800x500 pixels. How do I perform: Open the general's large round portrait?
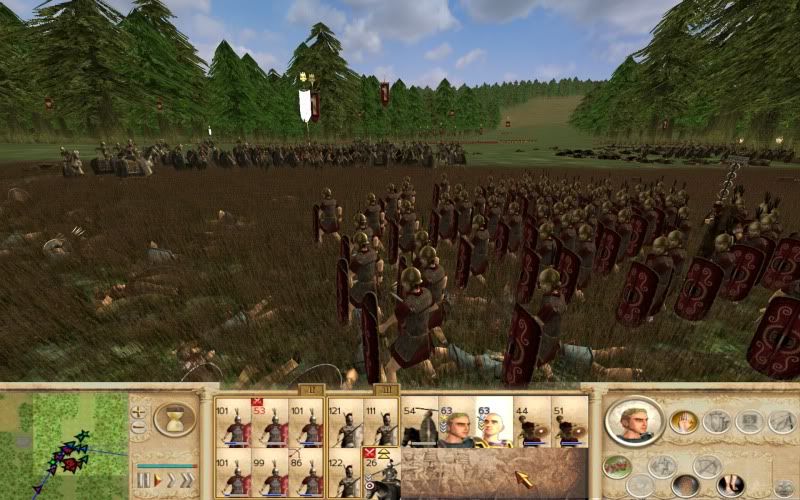(x=634, y=421)
